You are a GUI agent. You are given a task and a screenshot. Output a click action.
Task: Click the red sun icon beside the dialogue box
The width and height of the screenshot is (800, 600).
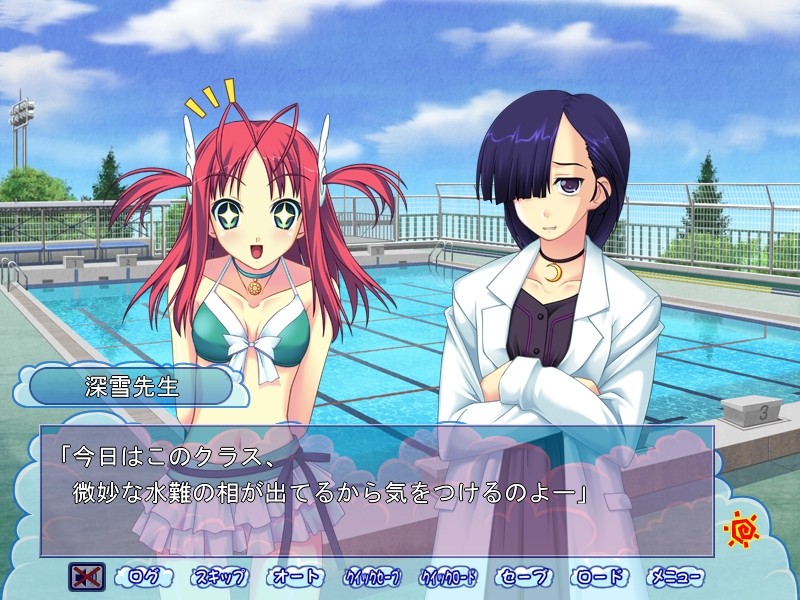(x=742, y=528)
